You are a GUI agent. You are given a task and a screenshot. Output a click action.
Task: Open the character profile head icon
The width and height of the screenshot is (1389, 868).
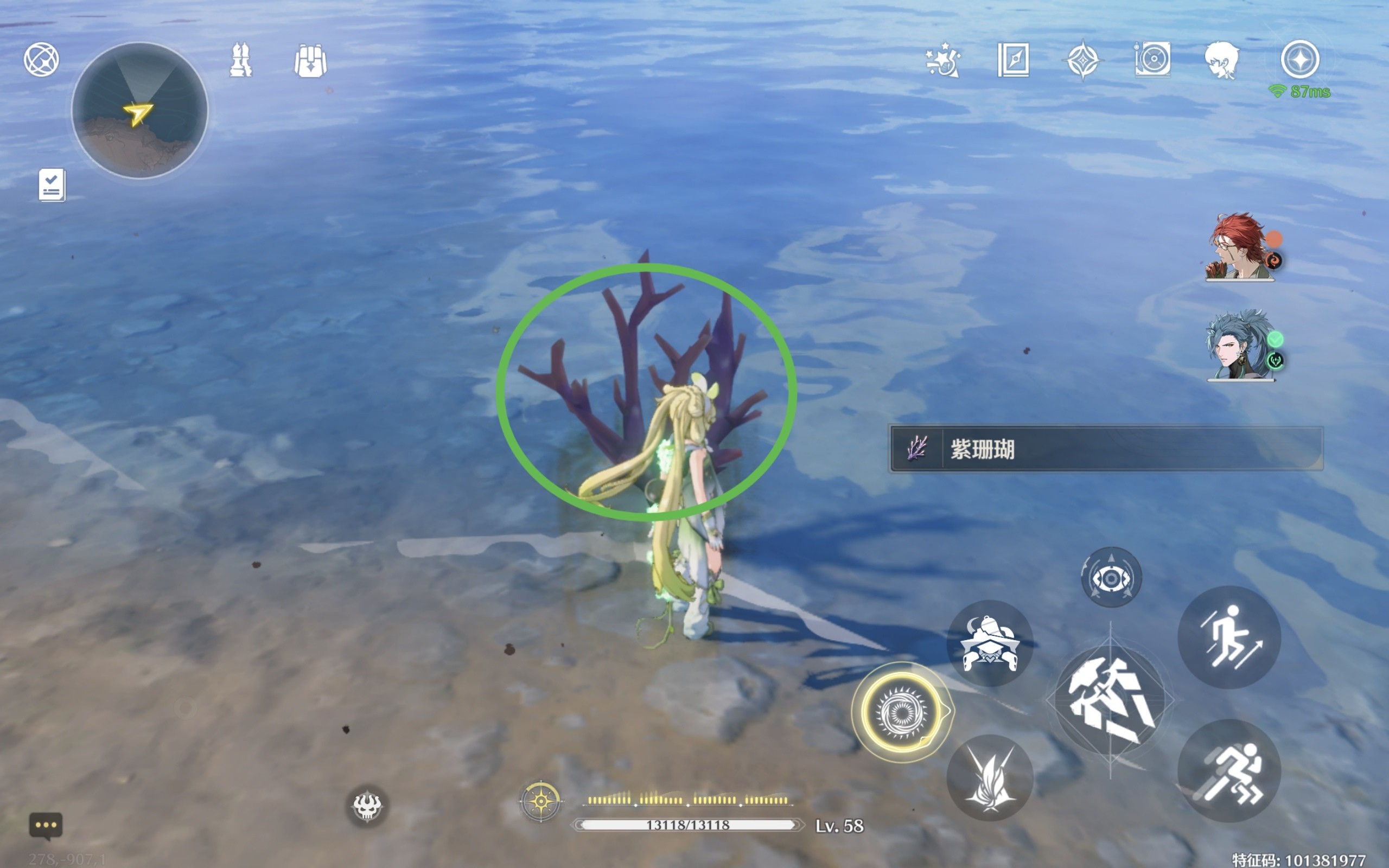click(1221, 60)
